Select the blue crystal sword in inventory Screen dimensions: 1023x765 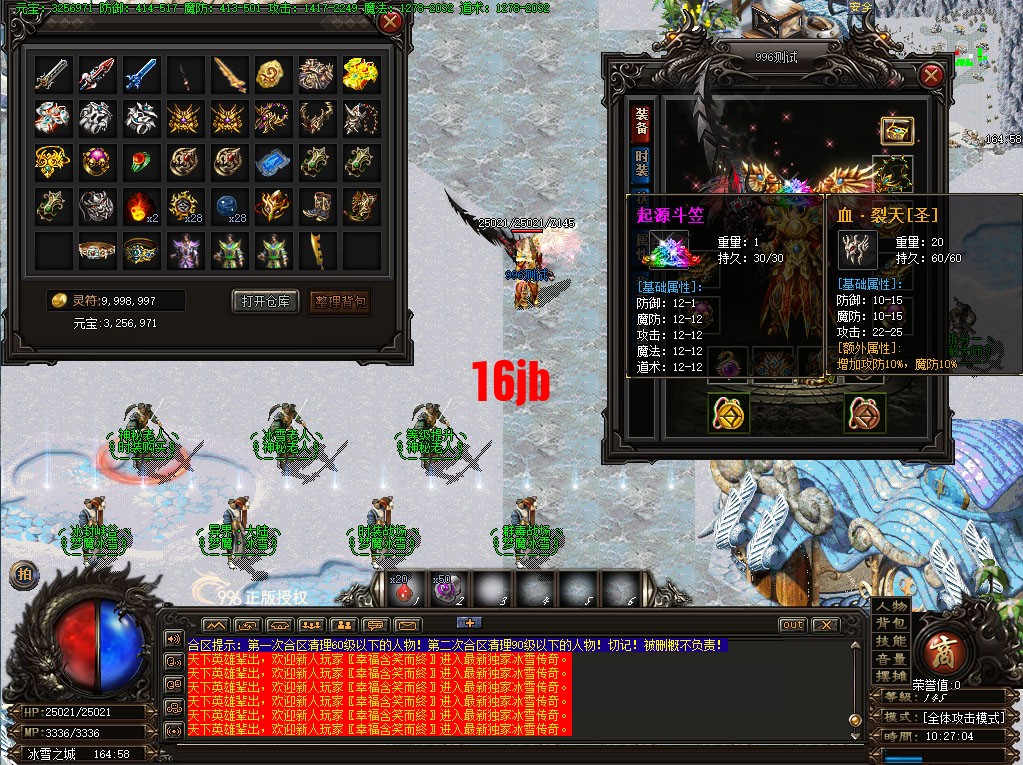[x=141, y=74]
